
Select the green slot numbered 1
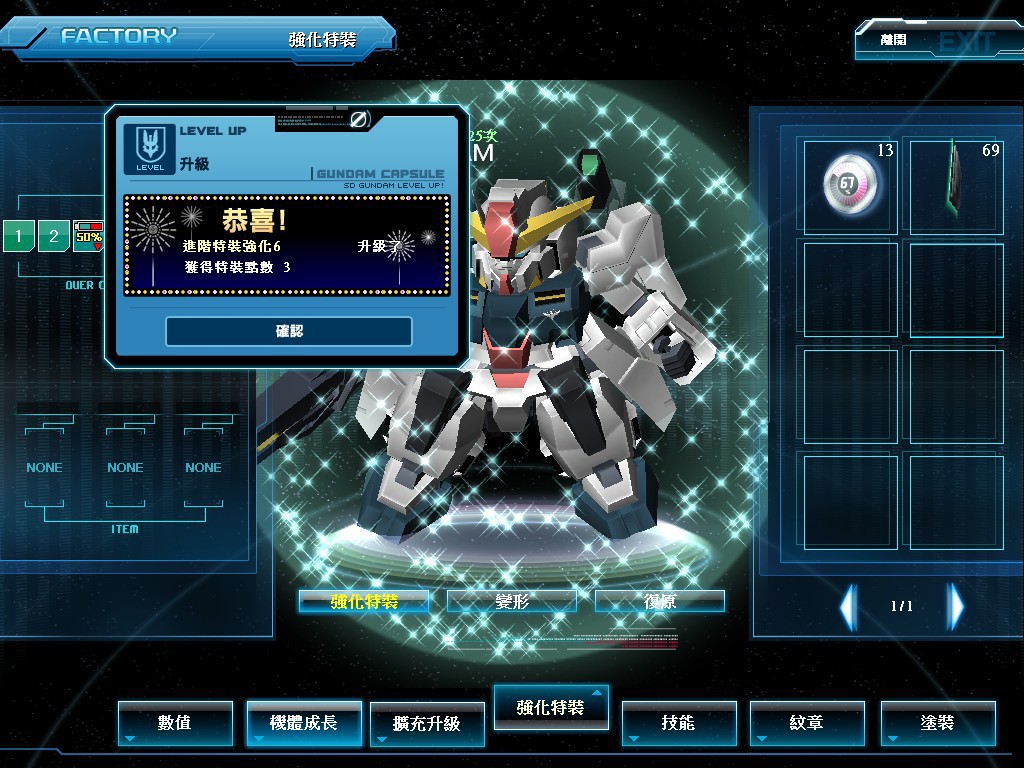point(18,237)
